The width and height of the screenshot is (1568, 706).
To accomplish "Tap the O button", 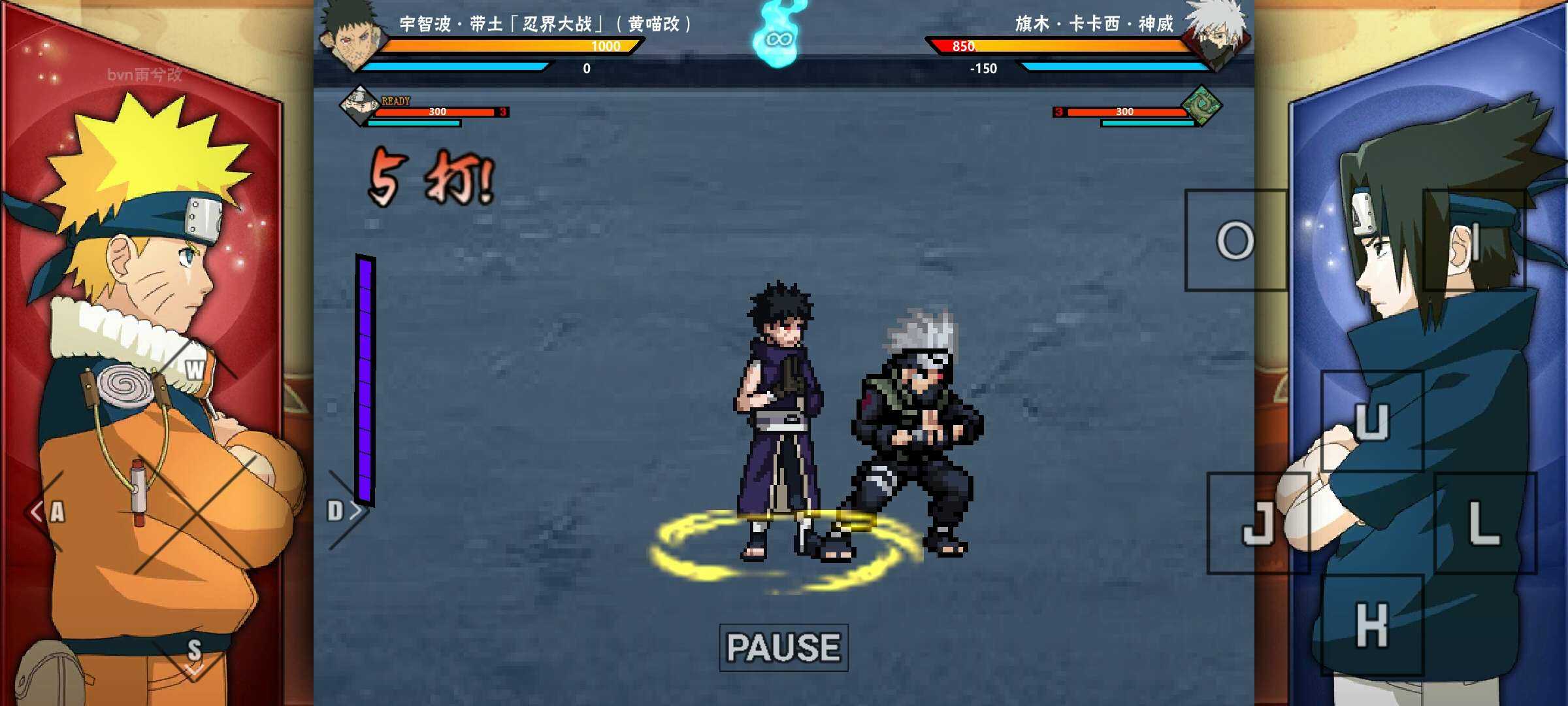I will click(1235, 241).
